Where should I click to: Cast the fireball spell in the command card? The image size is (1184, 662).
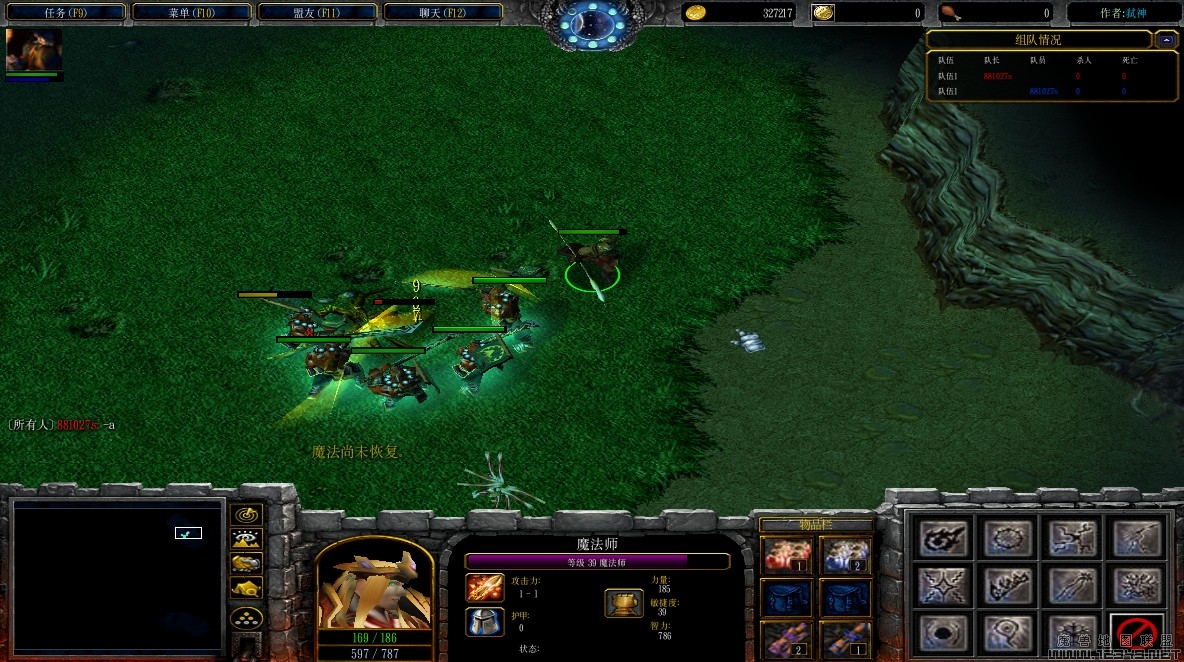tap(944, 538)
